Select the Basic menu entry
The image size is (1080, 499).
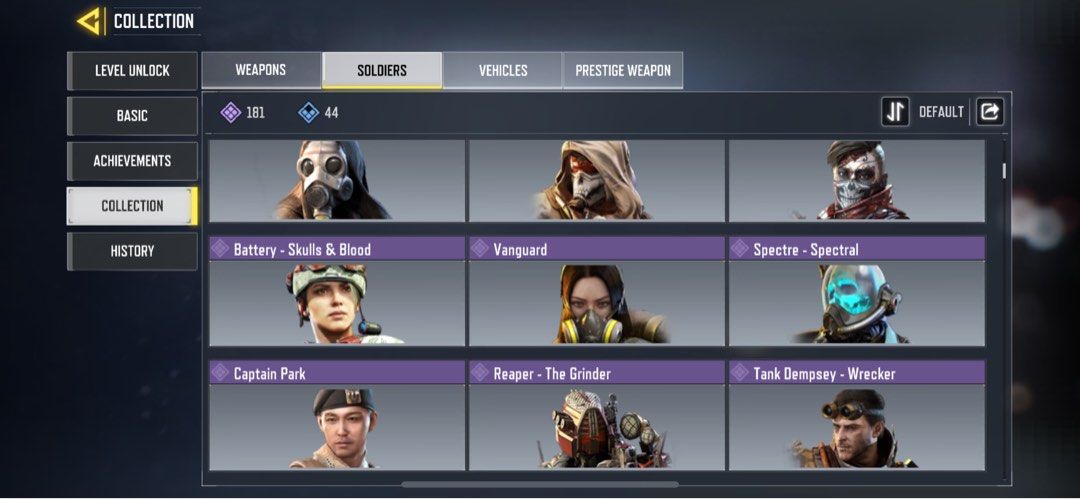[132, 116]
